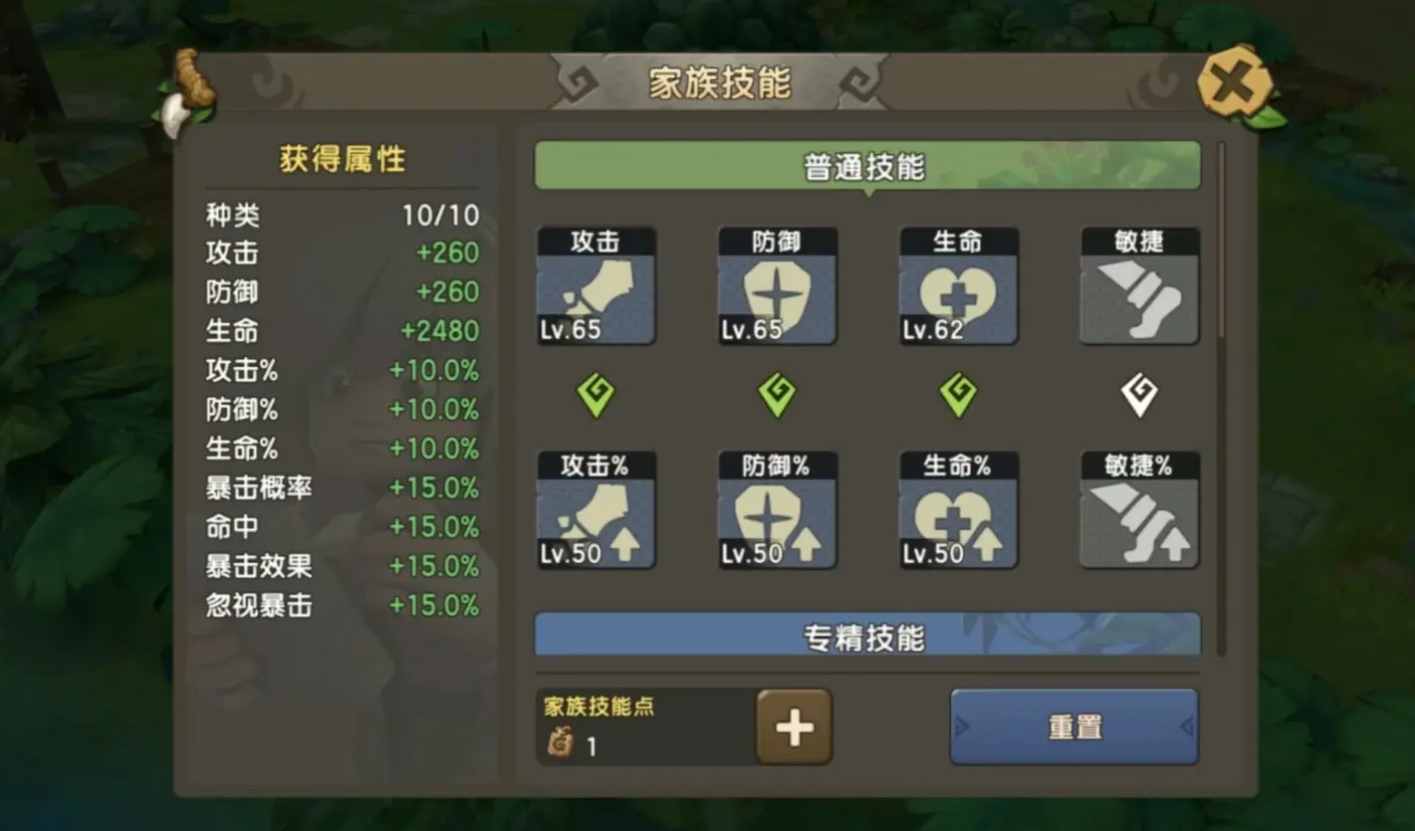The image size is (1415, 831).
Task: Toggle the green arrow under 生命 skill
Action: [958, 394]
